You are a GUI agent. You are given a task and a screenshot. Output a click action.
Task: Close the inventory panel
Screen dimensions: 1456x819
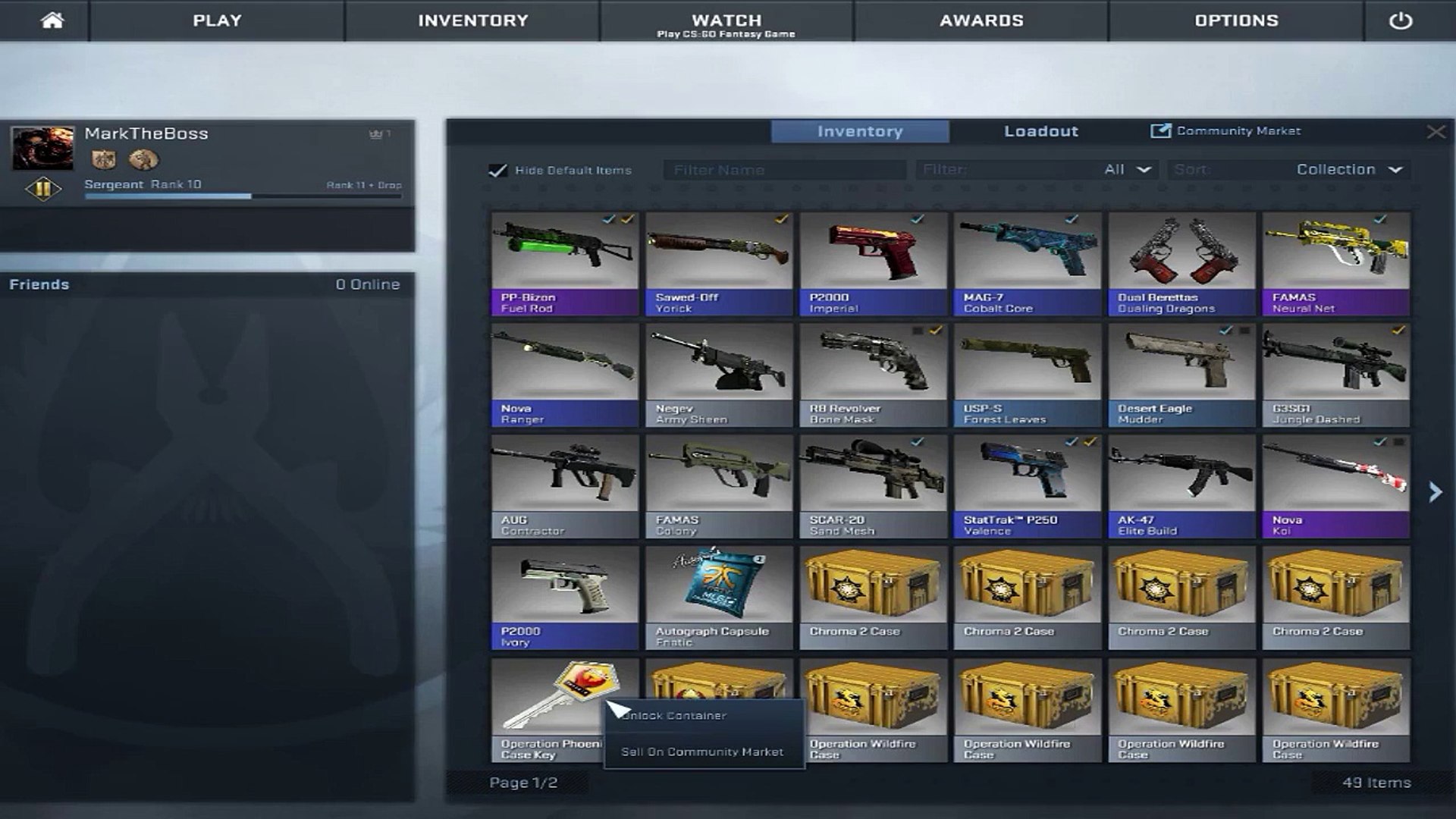pyautogui.click(x=1436, y=132)
